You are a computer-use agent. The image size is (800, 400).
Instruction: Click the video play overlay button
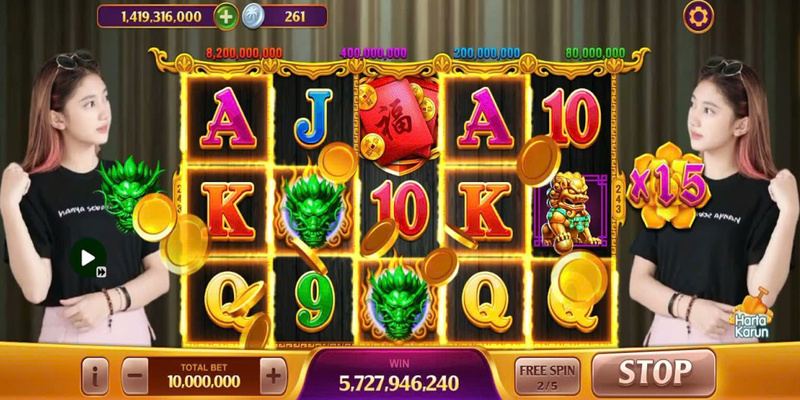point(87,256)
